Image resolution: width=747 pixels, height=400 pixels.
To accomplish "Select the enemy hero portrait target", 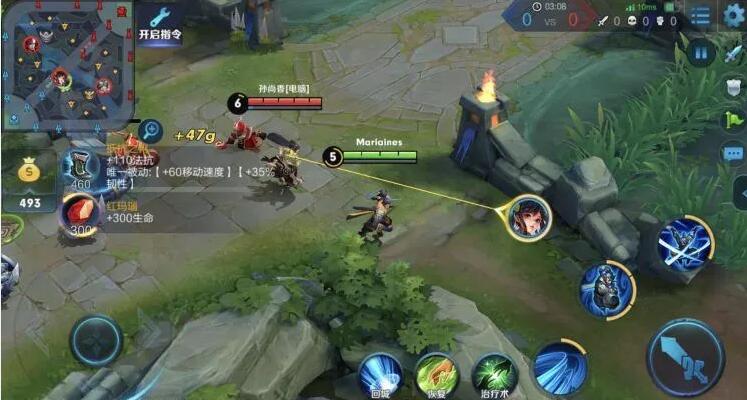I will [x=528, y=217].
